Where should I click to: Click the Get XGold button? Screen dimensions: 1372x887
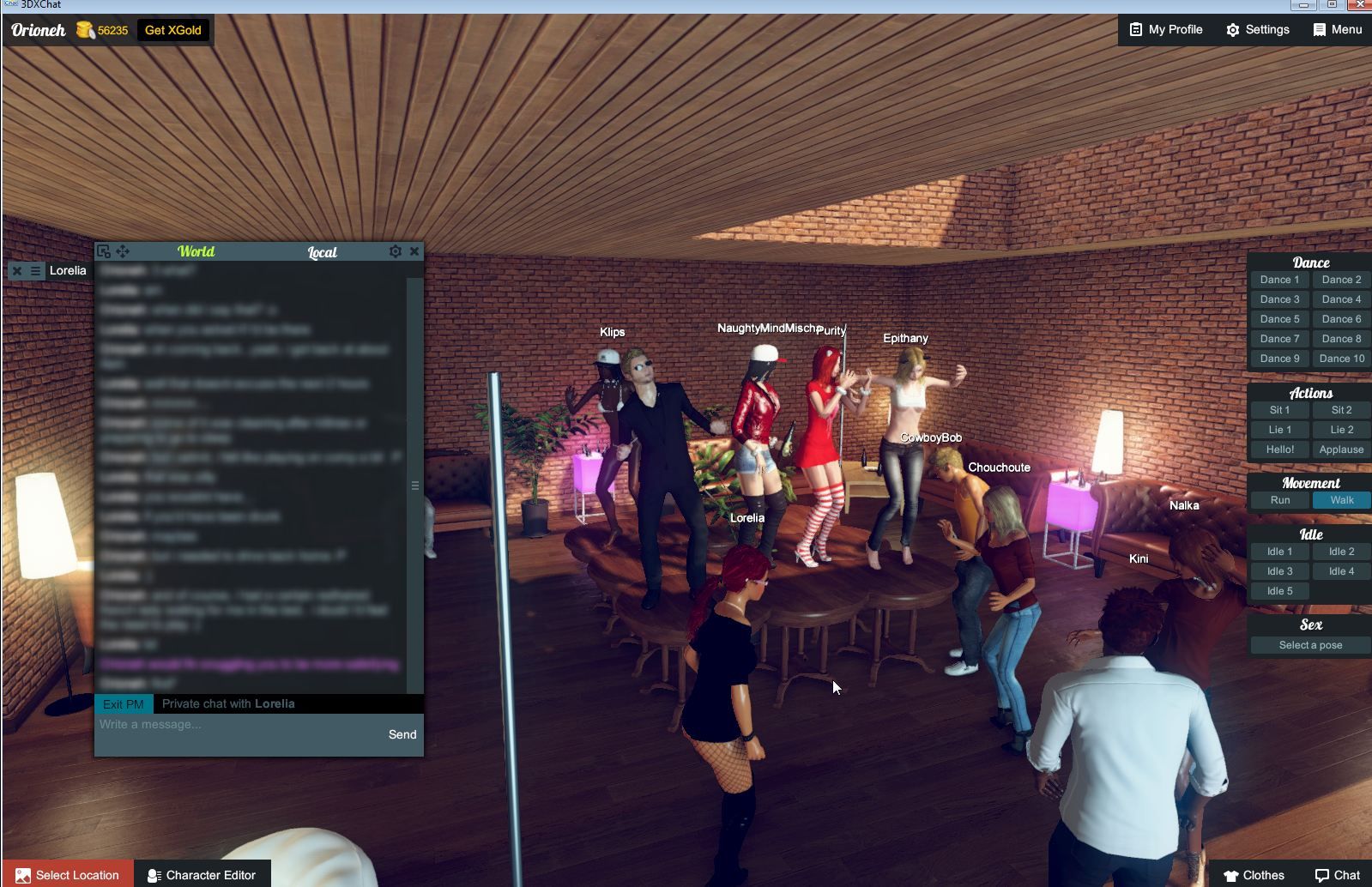click(172, 29)
